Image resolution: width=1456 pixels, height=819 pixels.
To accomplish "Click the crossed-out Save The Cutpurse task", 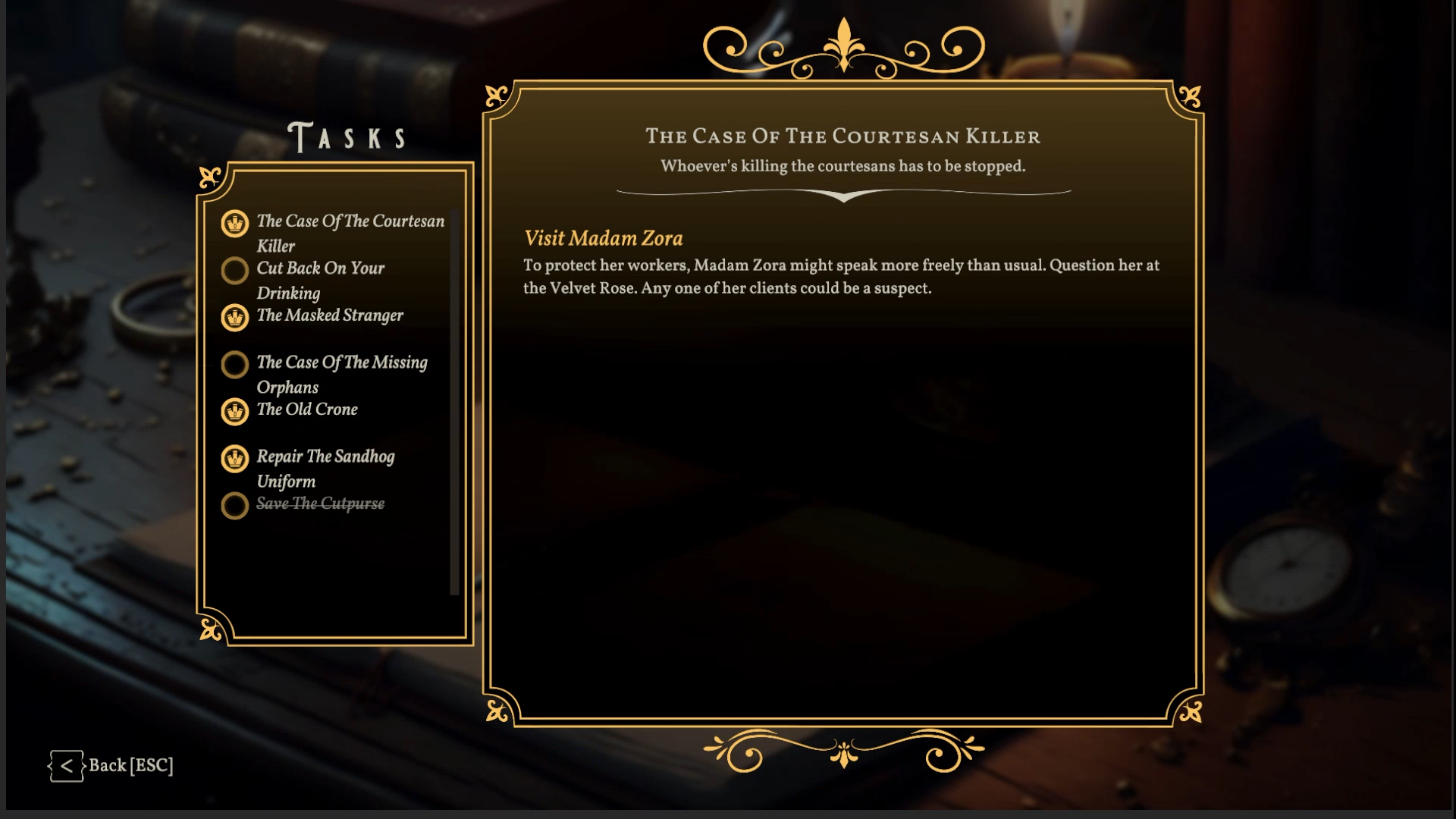I will 320,504.
